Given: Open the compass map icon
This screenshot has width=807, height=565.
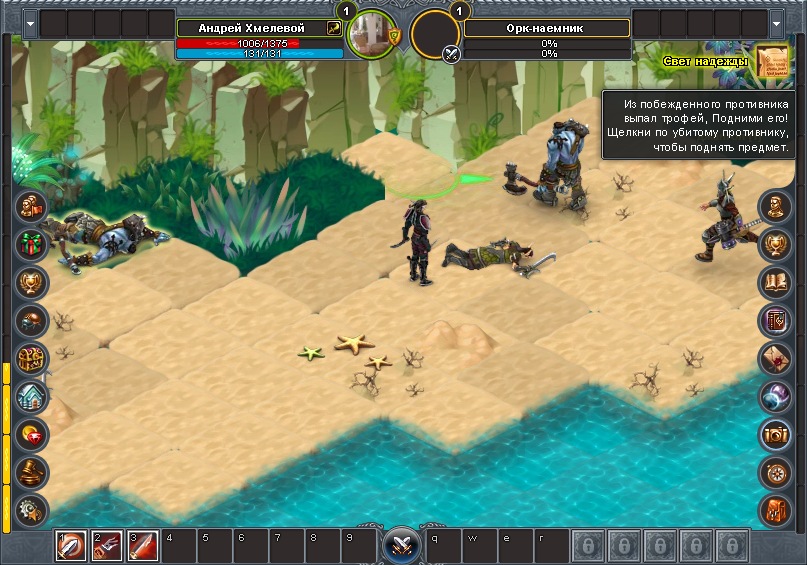Looking at the screenshot, I should pyautogui.click(x=776, y=472).
